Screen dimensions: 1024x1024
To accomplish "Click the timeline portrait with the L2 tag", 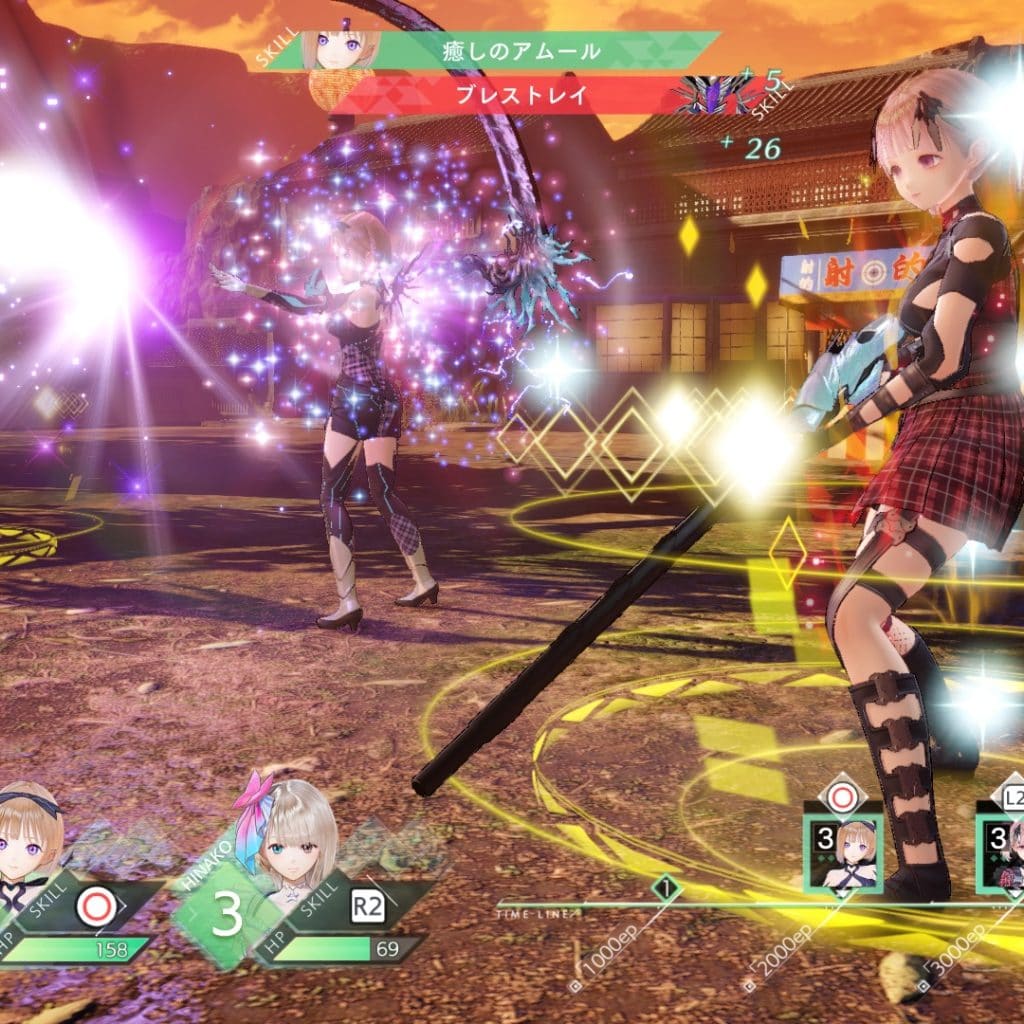I will coord(1002,852).
